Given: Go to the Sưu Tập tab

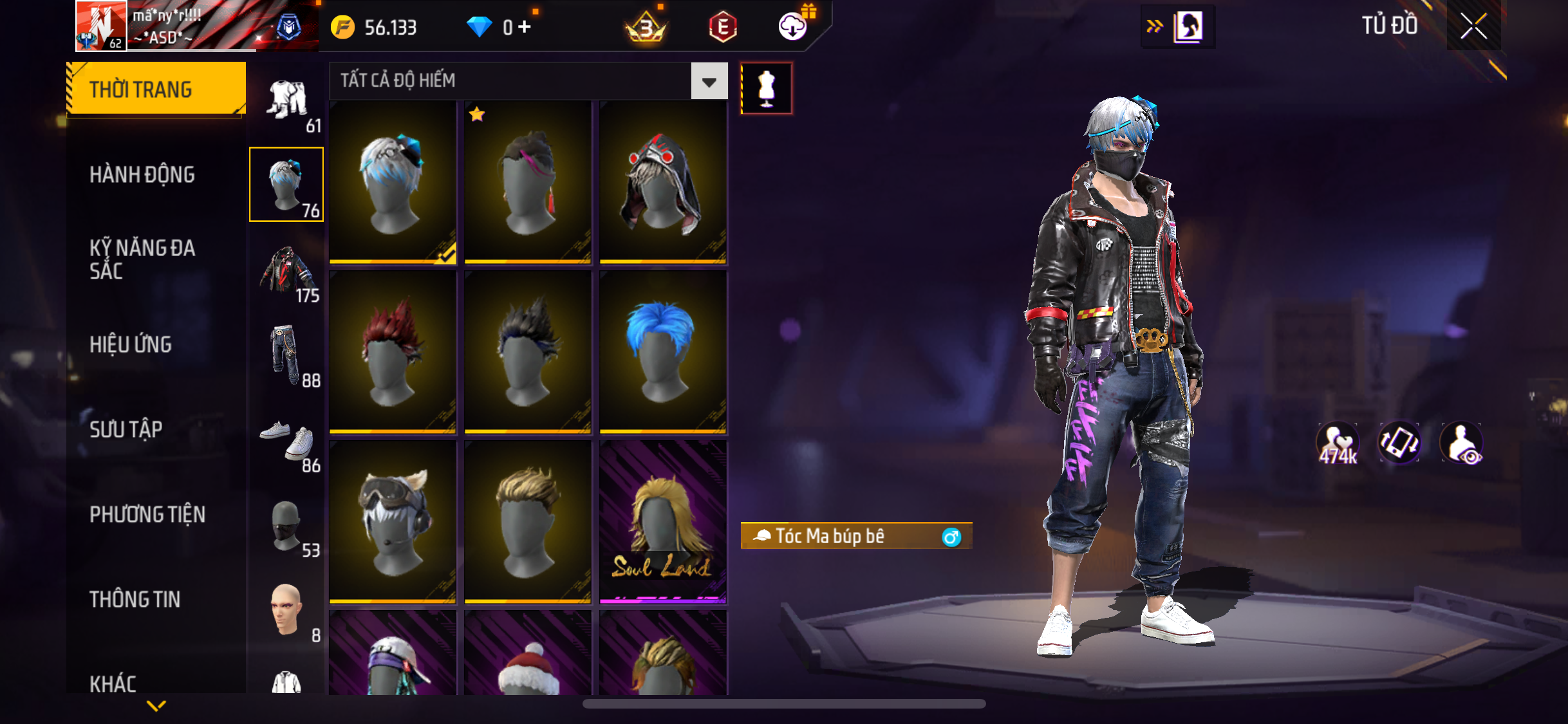Looking at the screenshot, I should pos(126,429).
